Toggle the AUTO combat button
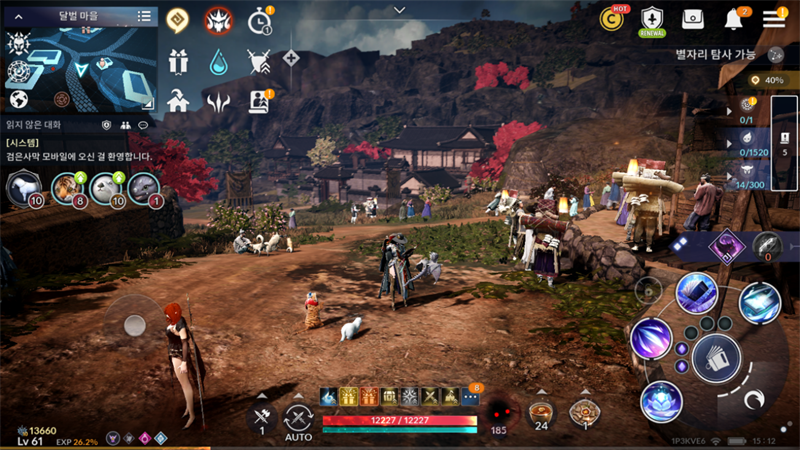 (x=298, y=421)
